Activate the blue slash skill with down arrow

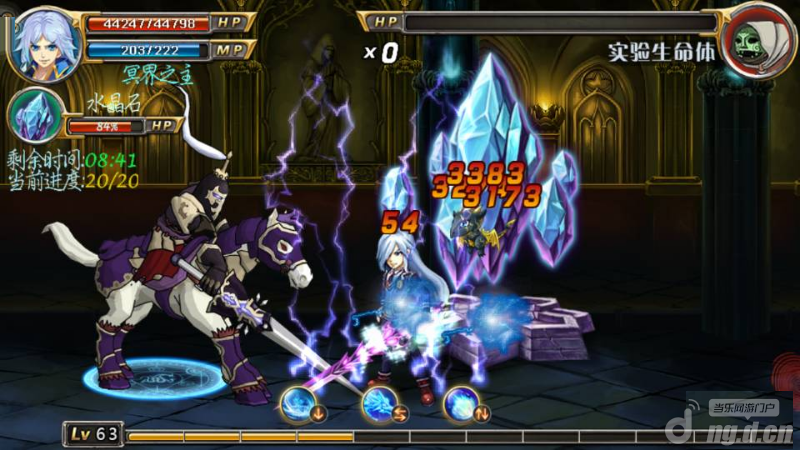[x=298, y=403]
